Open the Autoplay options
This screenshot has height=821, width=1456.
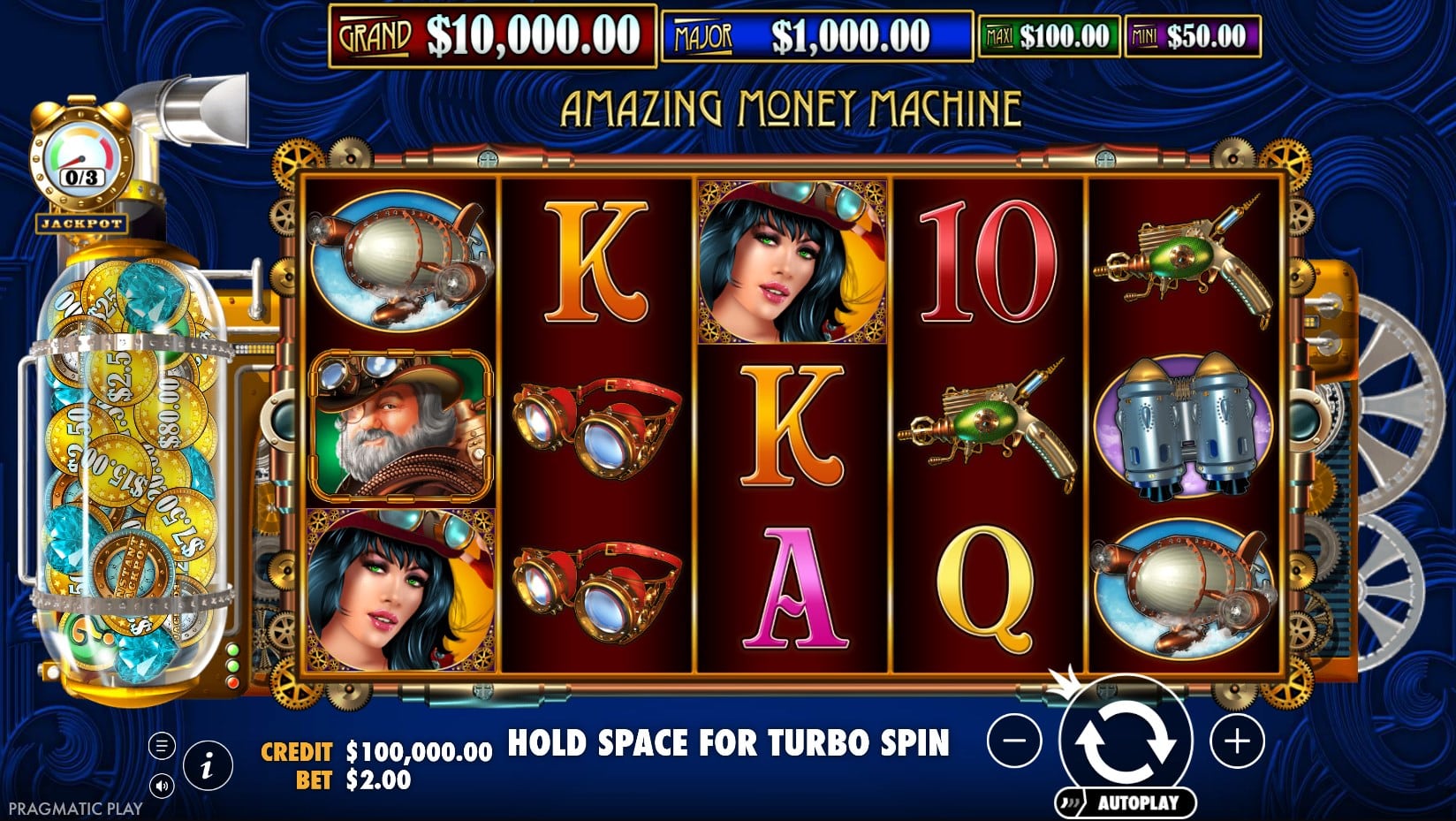[1126, 802]
